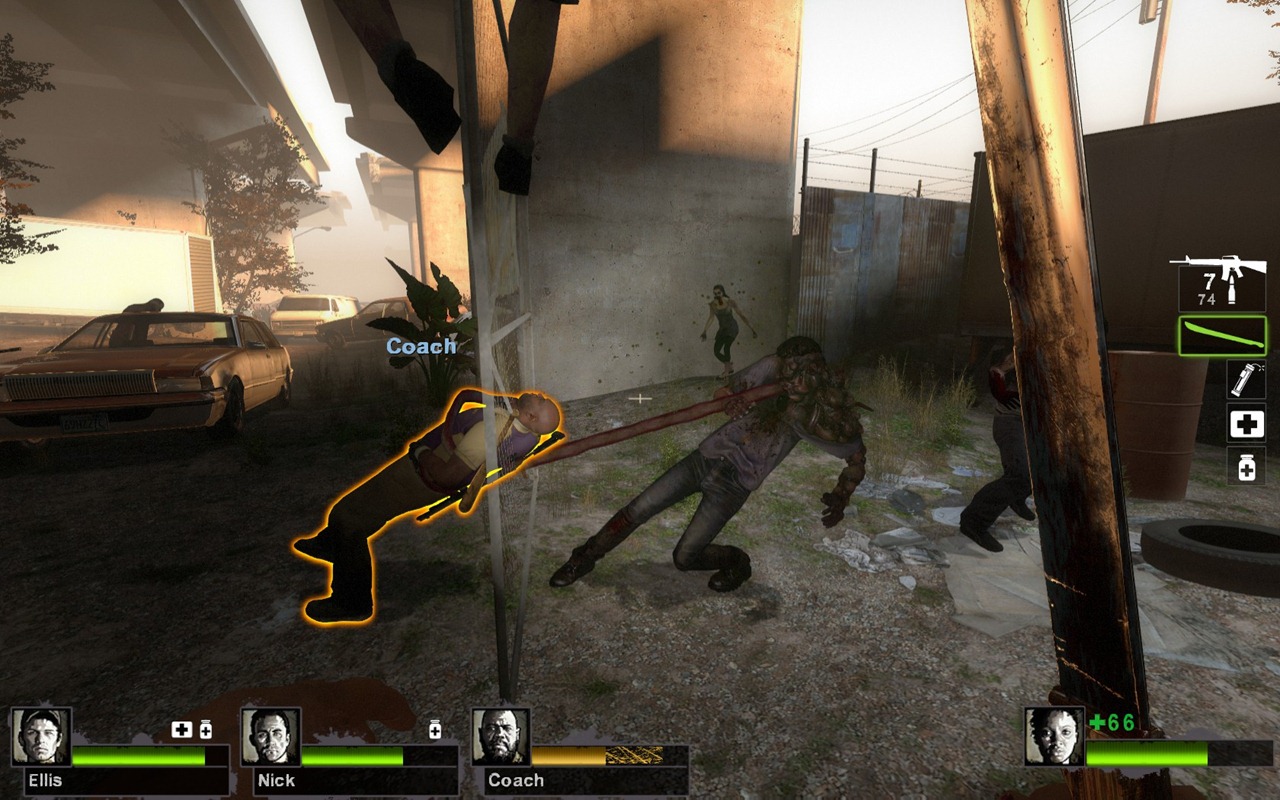The width and height of the screenshot is (1280, 800).
Task: Select the pain pills slot
Action: pyautogui.click(x=1246, y=466)
